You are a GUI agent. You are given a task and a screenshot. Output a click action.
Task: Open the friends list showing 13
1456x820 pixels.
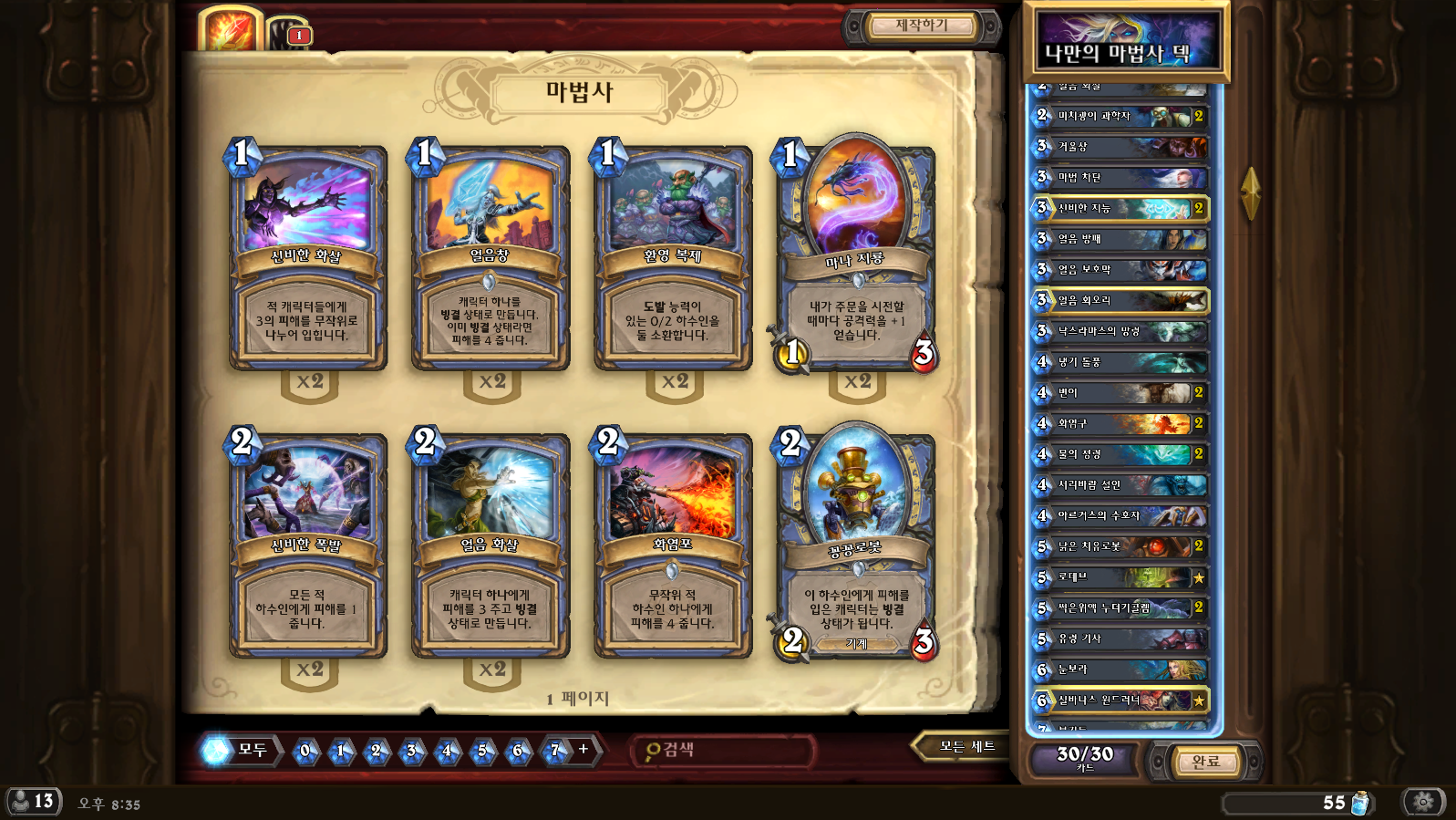pyautogui.click(x=34, y=802)
